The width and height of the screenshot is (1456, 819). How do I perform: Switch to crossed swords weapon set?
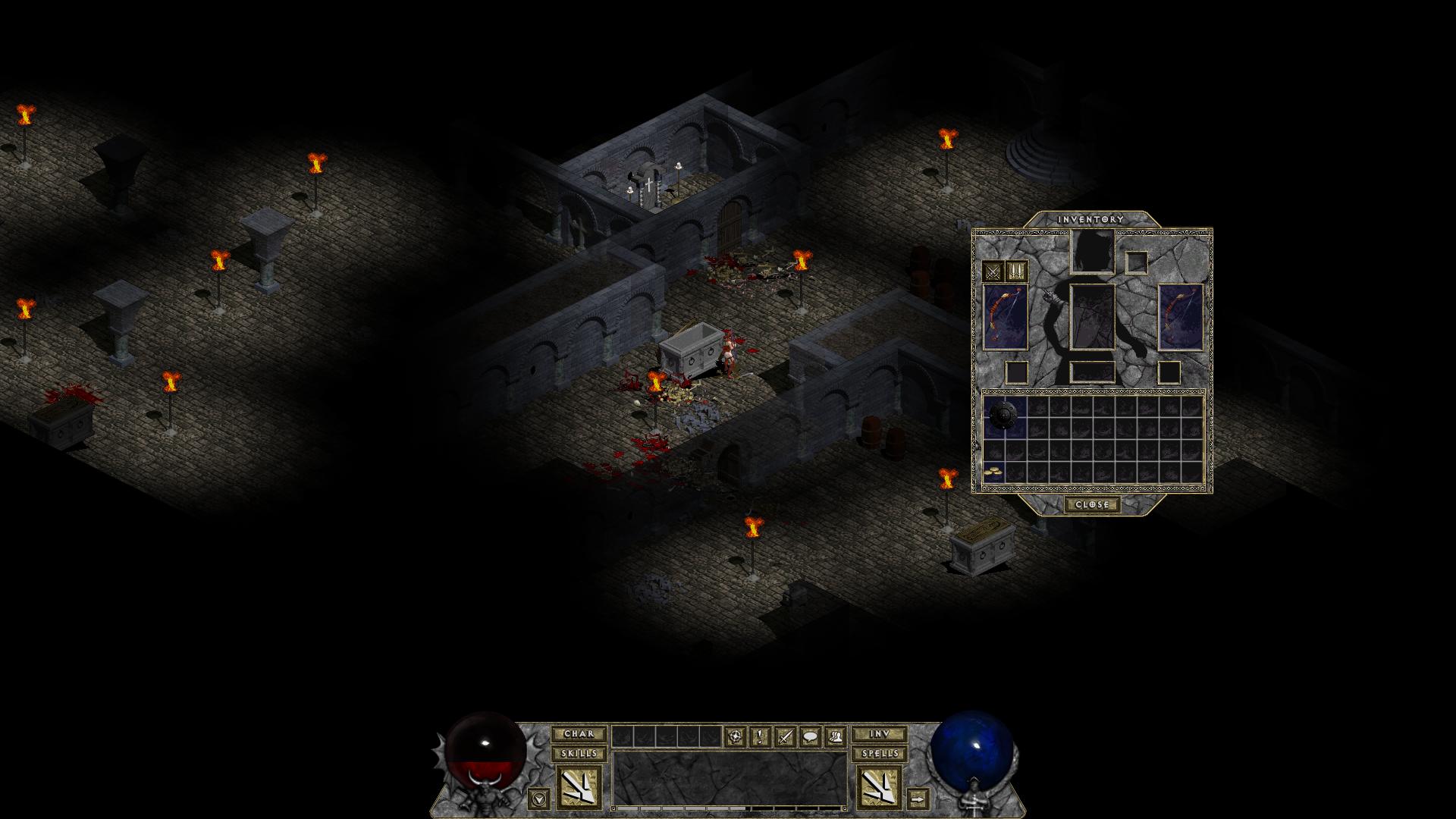993,271
